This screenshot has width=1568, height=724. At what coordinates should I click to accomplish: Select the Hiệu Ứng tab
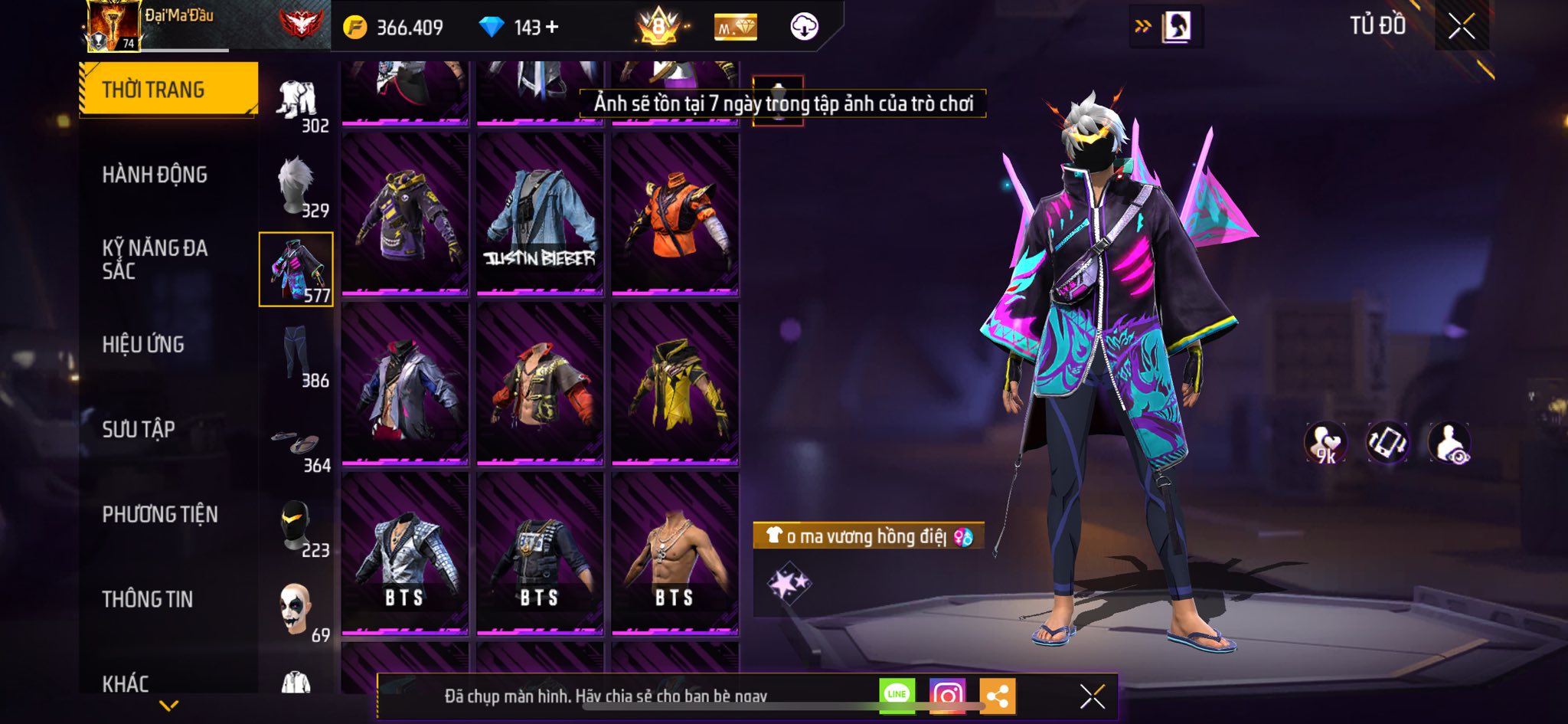[x=143, y=345]
